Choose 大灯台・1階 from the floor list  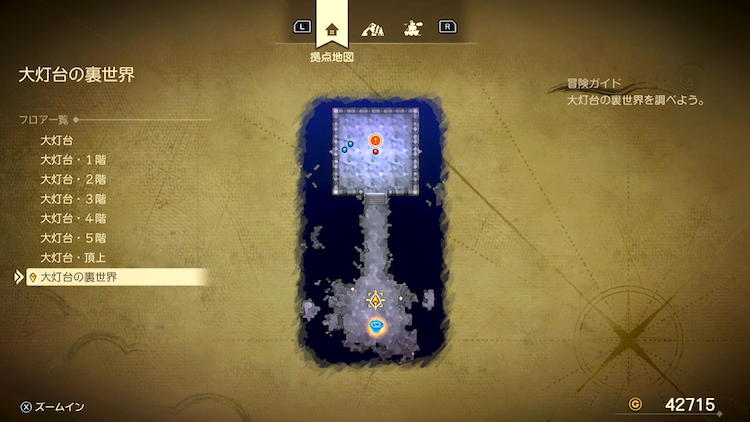click(73, 160)
